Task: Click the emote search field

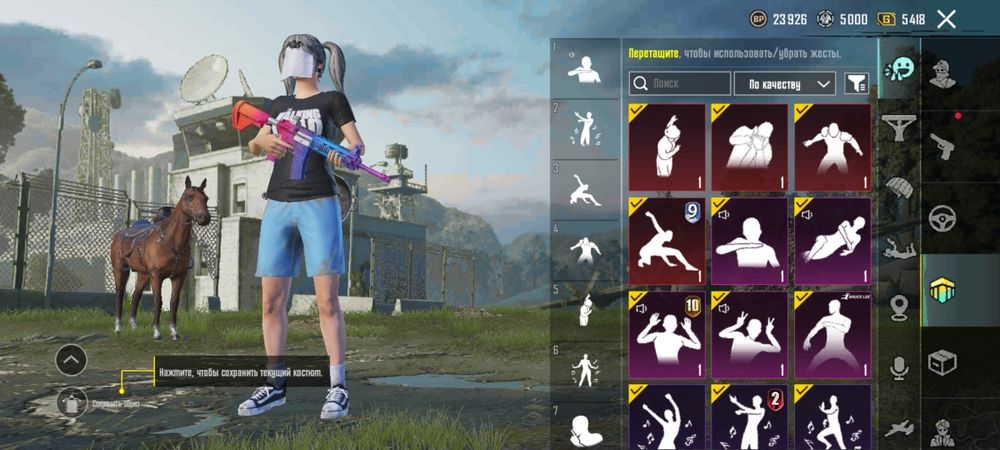Action: pyautogui.click(x=679, y=84)
